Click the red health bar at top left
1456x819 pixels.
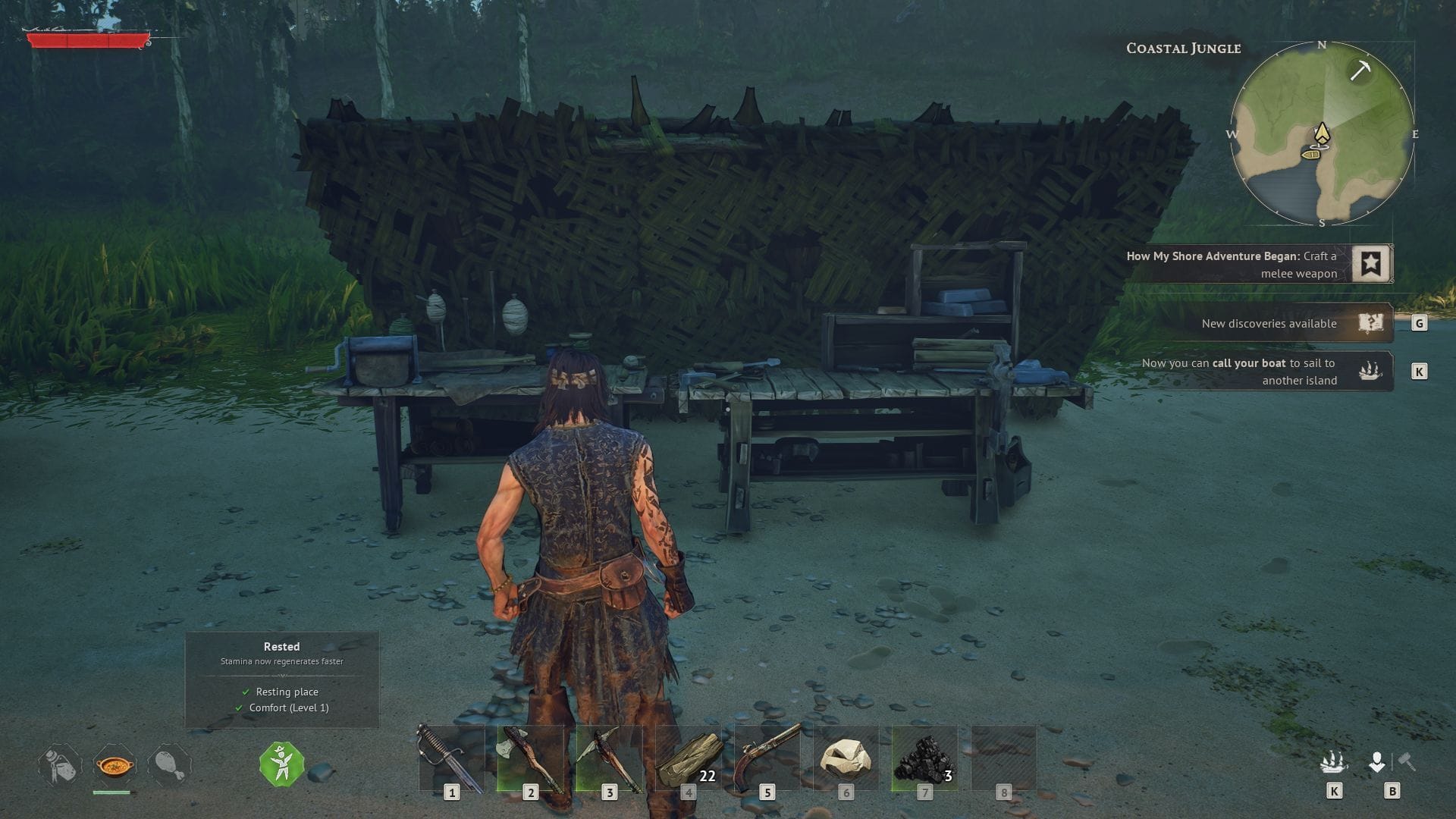(x=87, y=39)
